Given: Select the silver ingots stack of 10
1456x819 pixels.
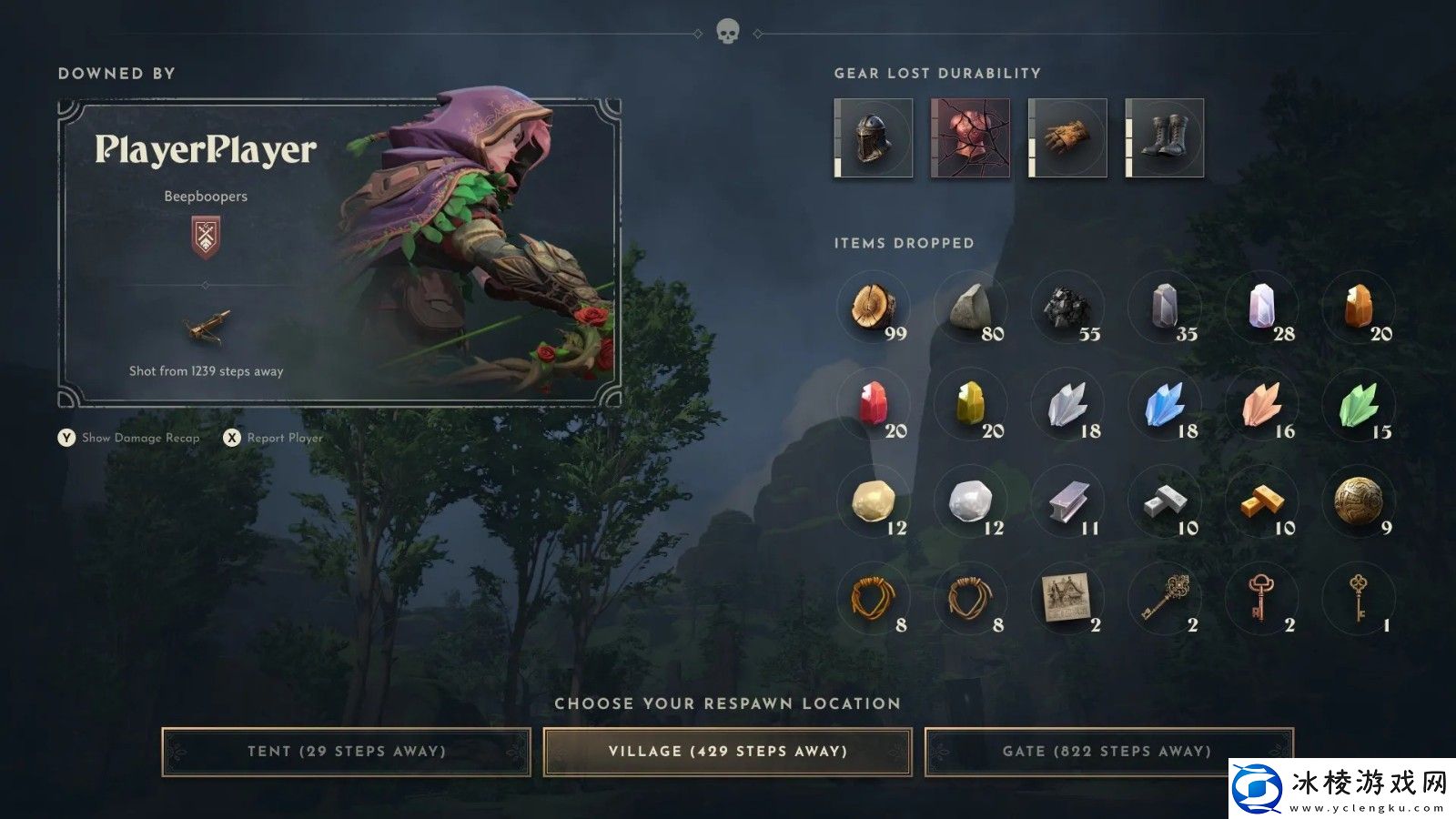Looking at the screenshot, I should (1166, 502).
